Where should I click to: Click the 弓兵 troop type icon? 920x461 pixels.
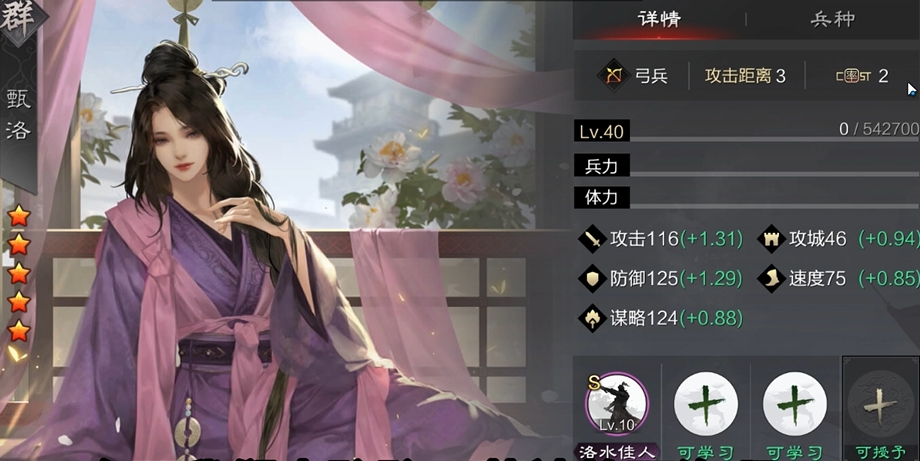pos(612,75)
